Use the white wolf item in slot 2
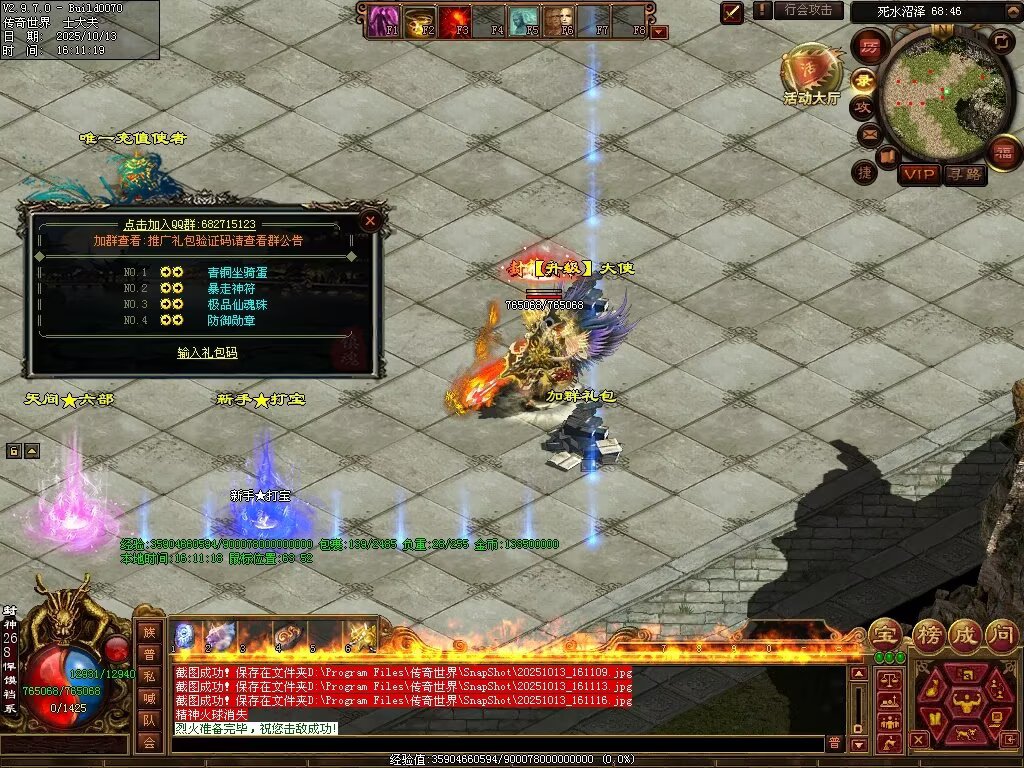Screen dimensions: 1024x768 pos(220,636)
